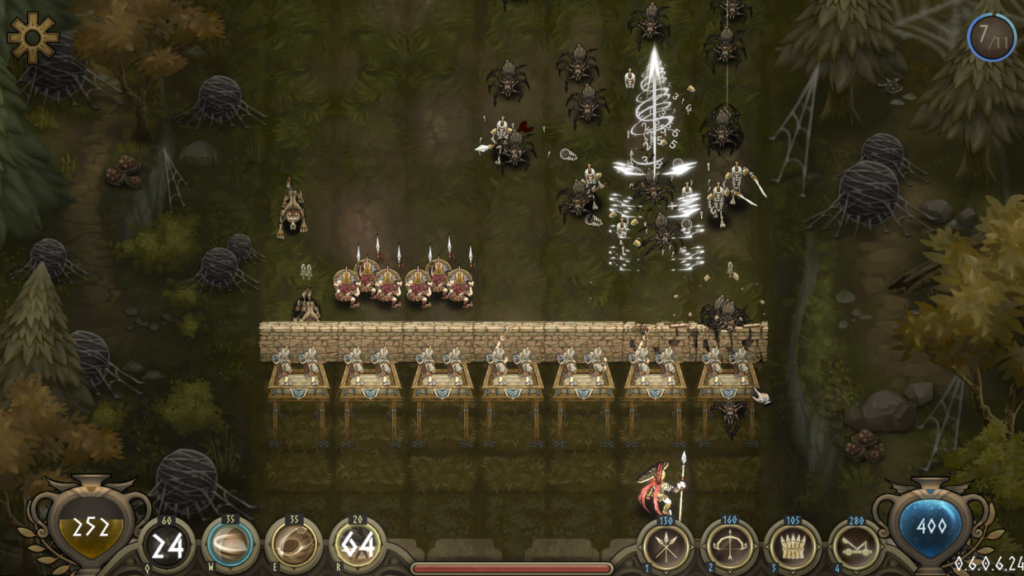This screenshot has height=576, width=1024.
Task: Use the brown vortex ability on E
Action: click(x=294, y=545)
